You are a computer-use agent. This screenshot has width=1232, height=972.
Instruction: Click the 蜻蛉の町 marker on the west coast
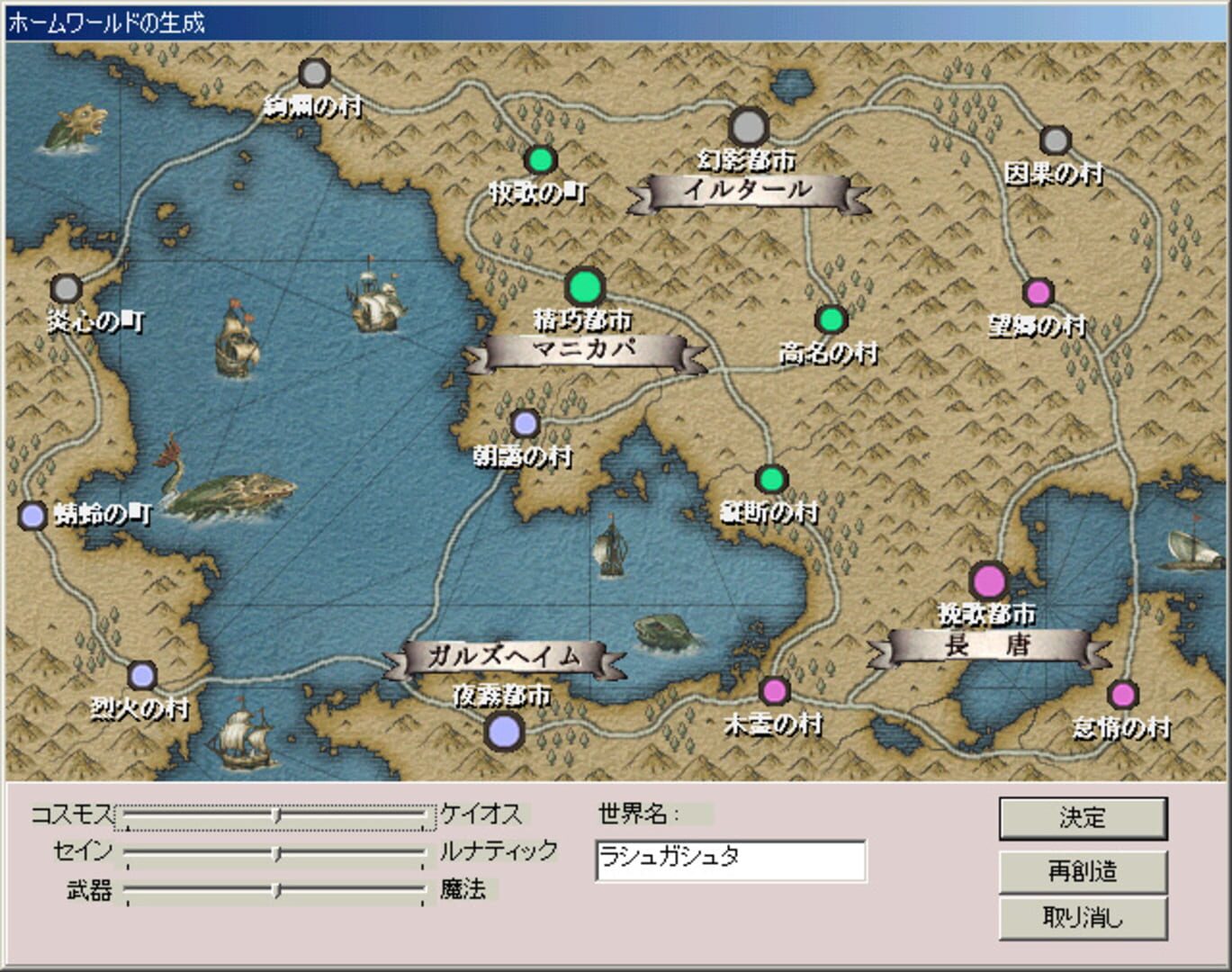[32, 514]
